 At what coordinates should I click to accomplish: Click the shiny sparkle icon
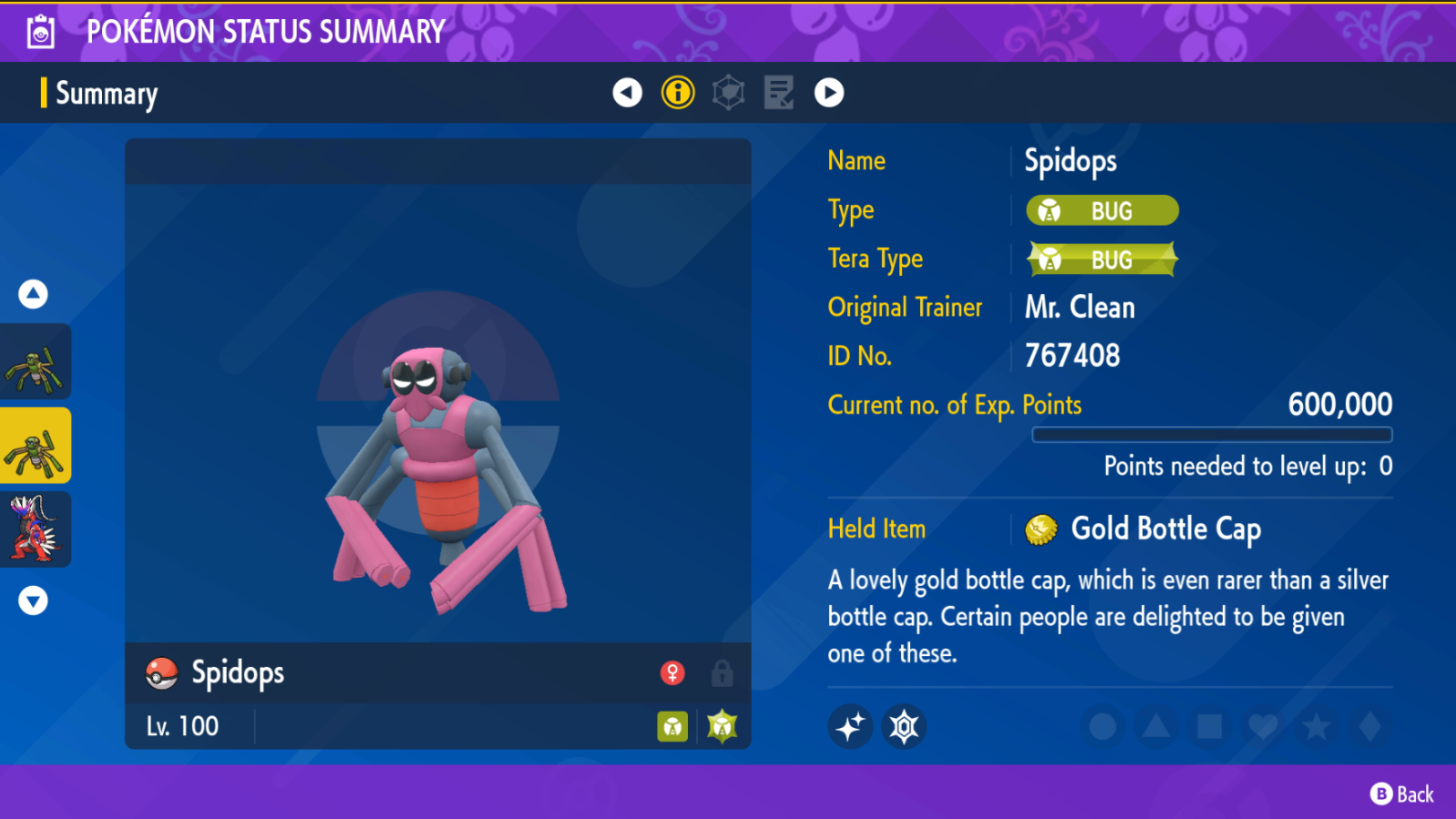[x=850, y=727]
